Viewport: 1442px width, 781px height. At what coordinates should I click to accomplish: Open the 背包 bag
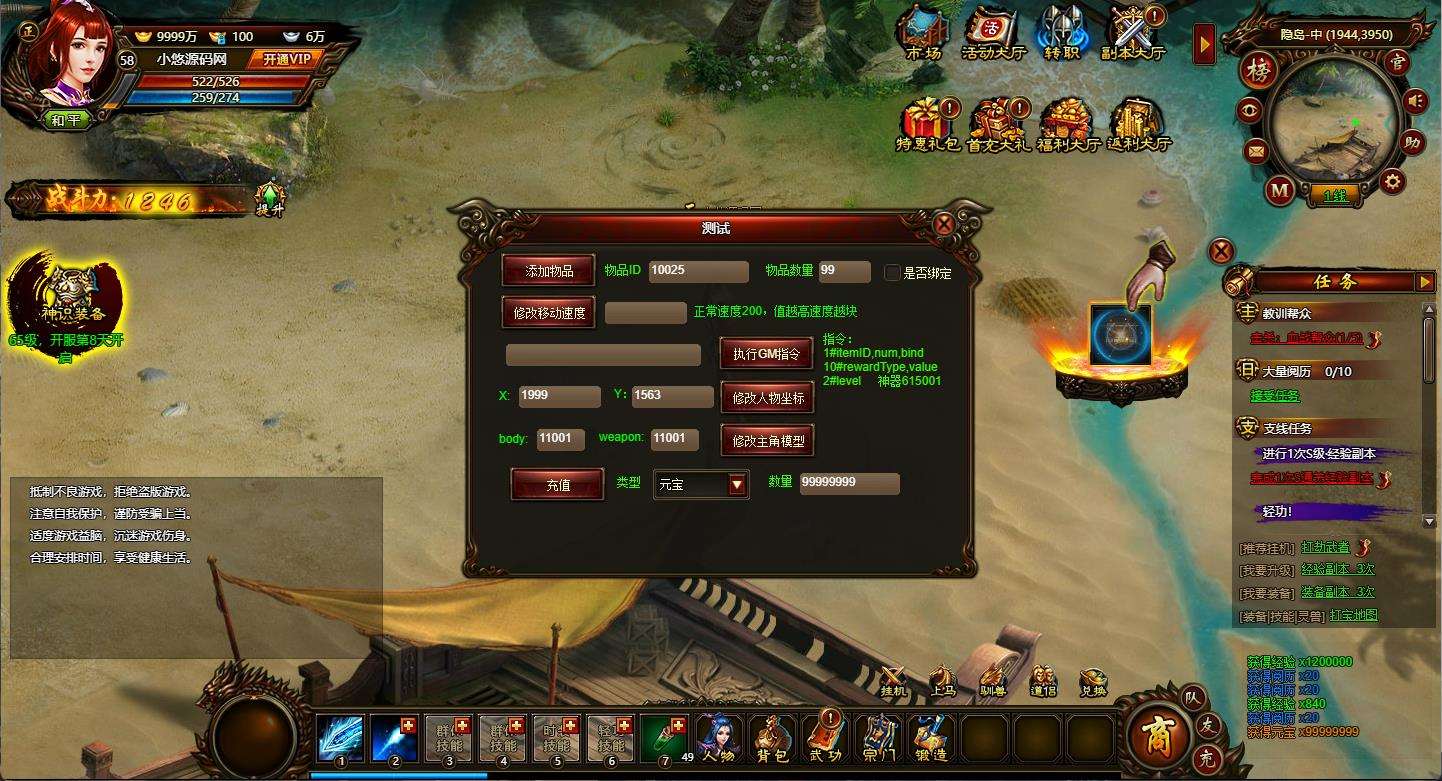pyautogui.click(x=772, y=738)
